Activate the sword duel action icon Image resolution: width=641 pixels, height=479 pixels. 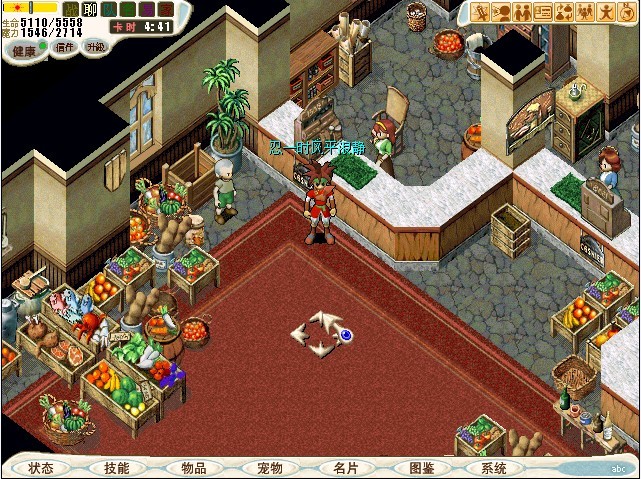tap(481, 12)
